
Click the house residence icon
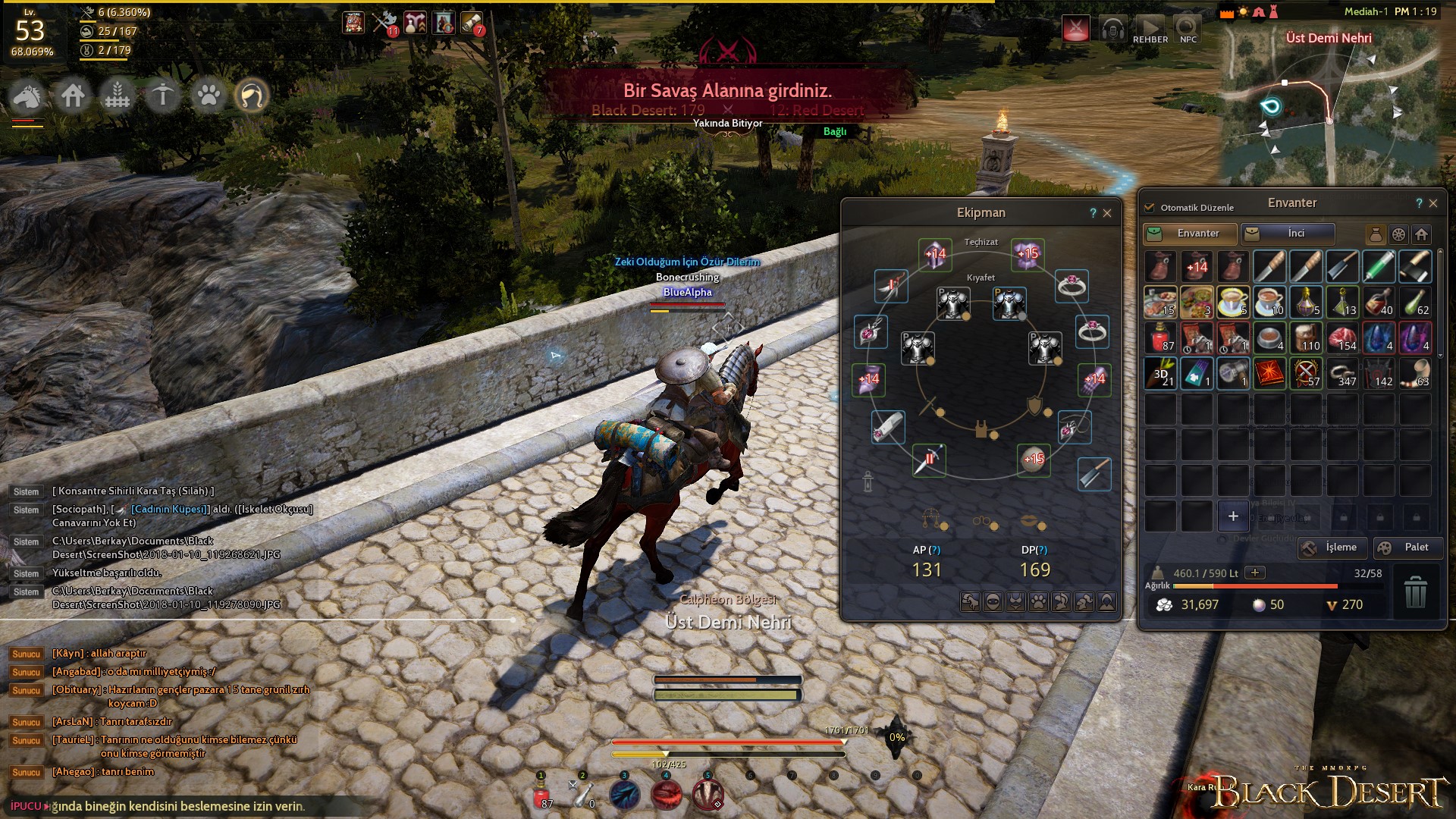coord(73,96)
